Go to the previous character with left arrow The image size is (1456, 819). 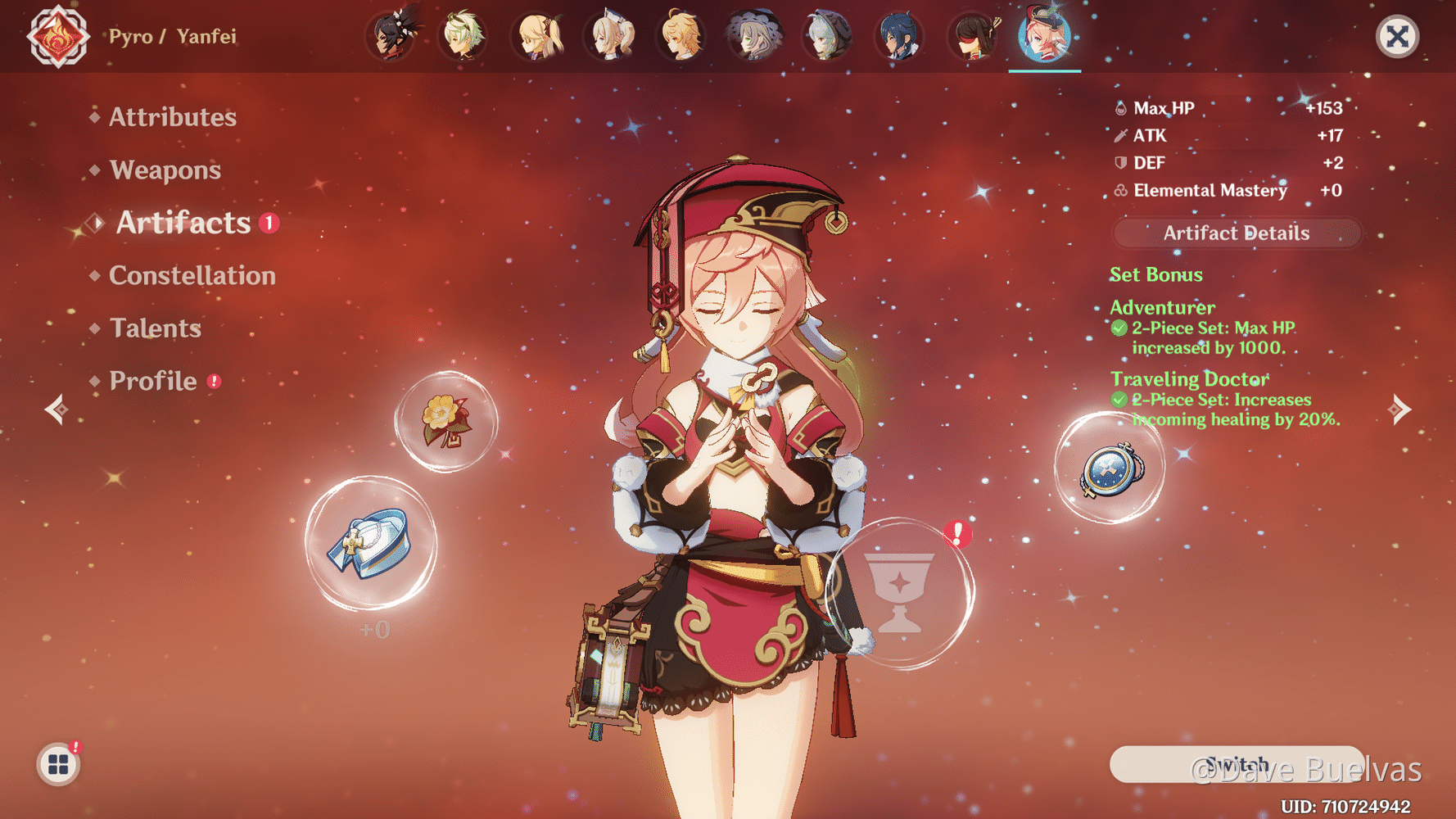coord(56,409)
